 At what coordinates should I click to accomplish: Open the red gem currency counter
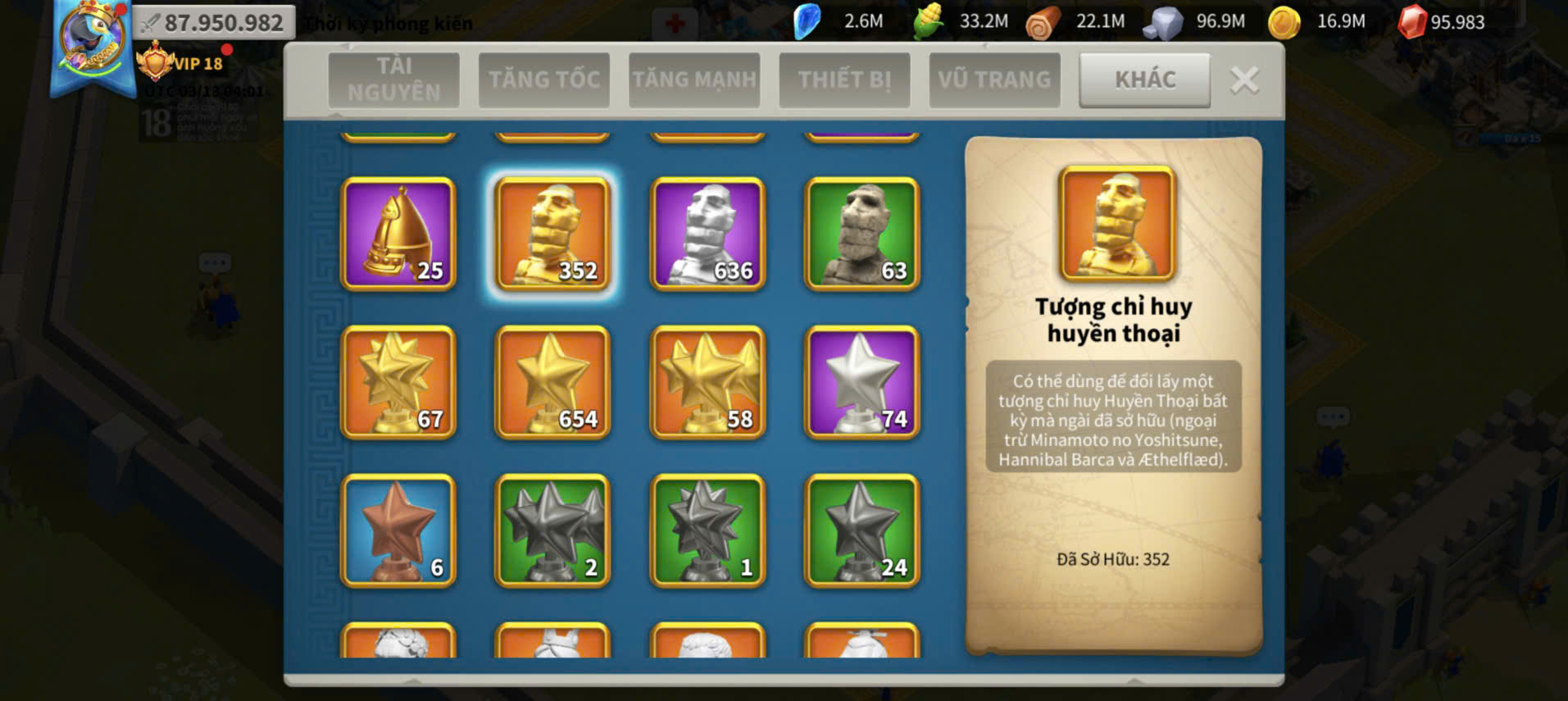click(x=1443, y=22)
